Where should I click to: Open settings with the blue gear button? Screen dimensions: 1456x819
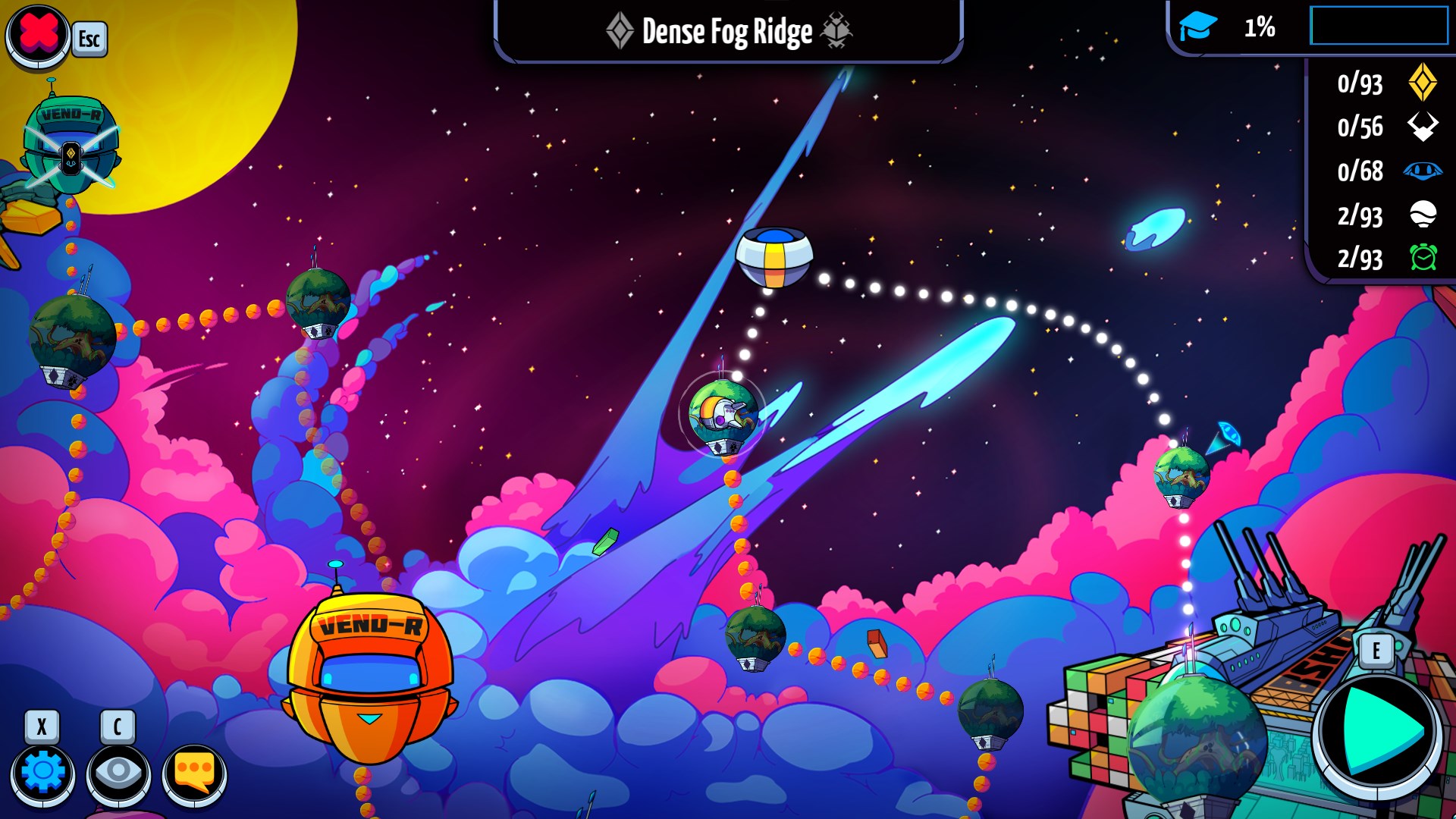tap(42, 773)
